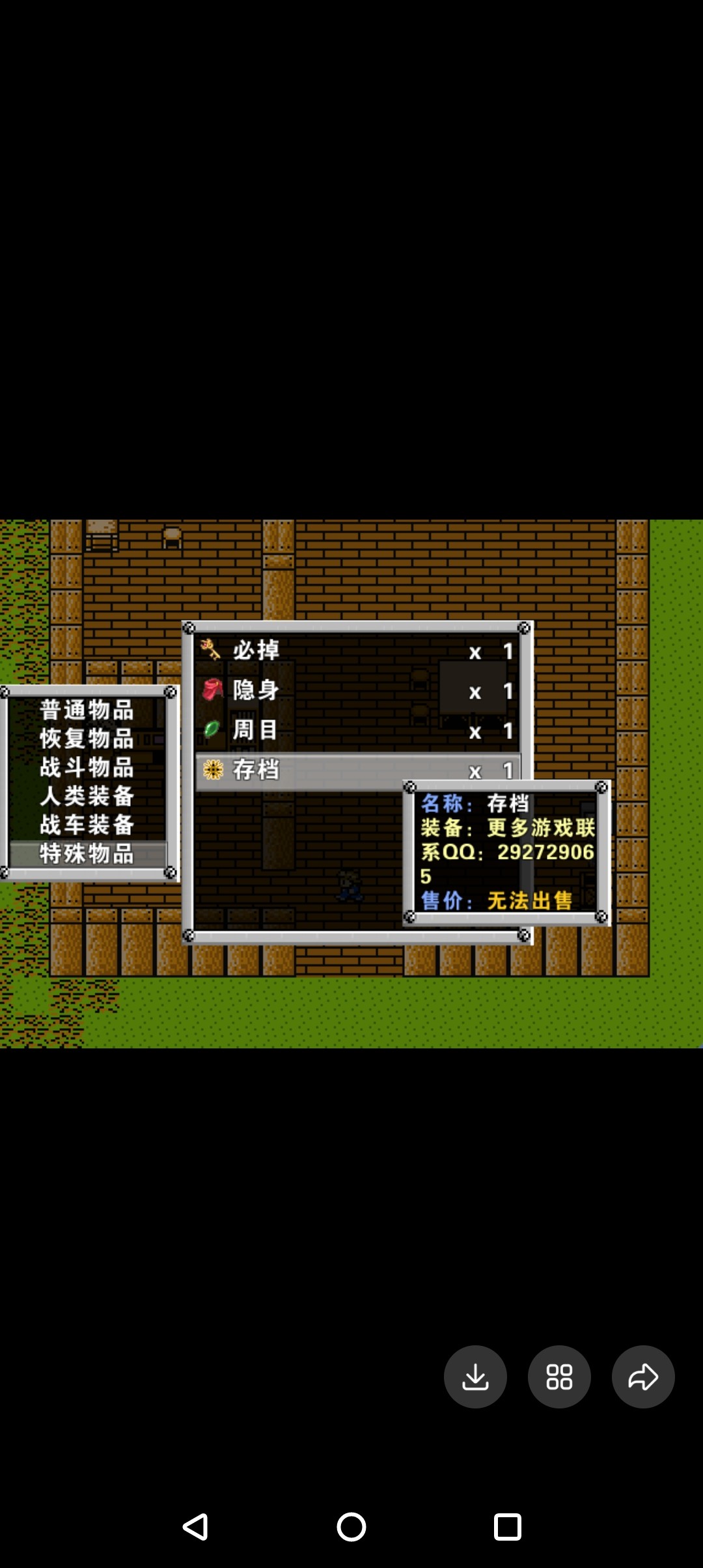Select the highlighted 特殊物品 category
This screenshot has width=703, height=1568.
[x=87, y=854]
